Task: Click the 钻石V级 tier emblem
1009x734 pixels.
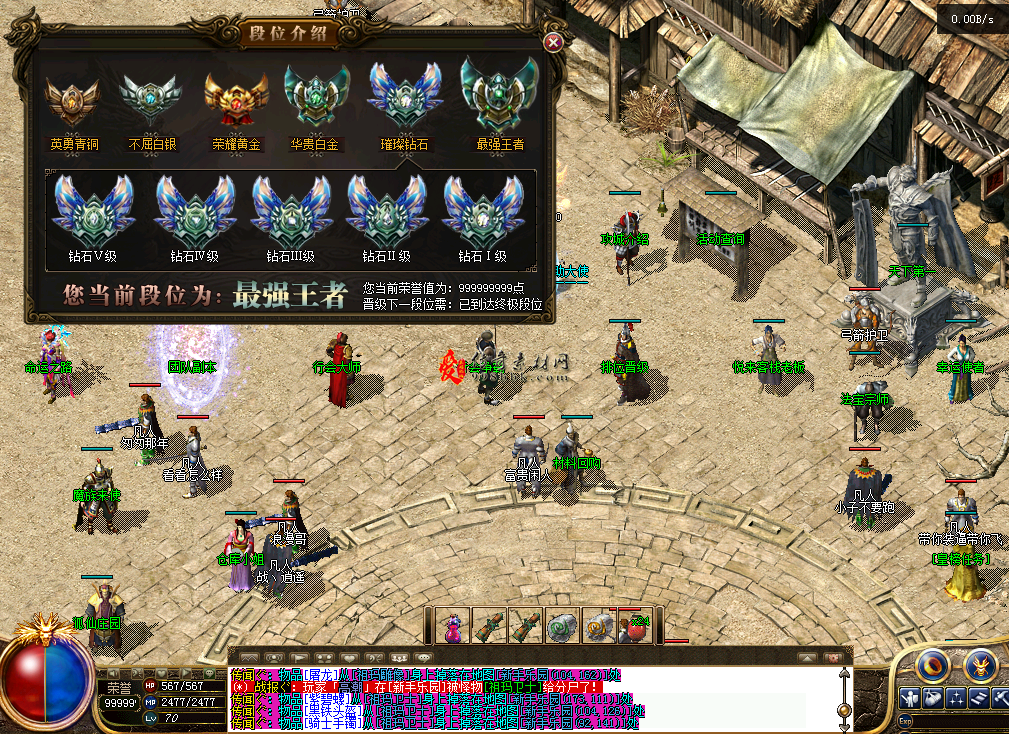Action: 93,210
